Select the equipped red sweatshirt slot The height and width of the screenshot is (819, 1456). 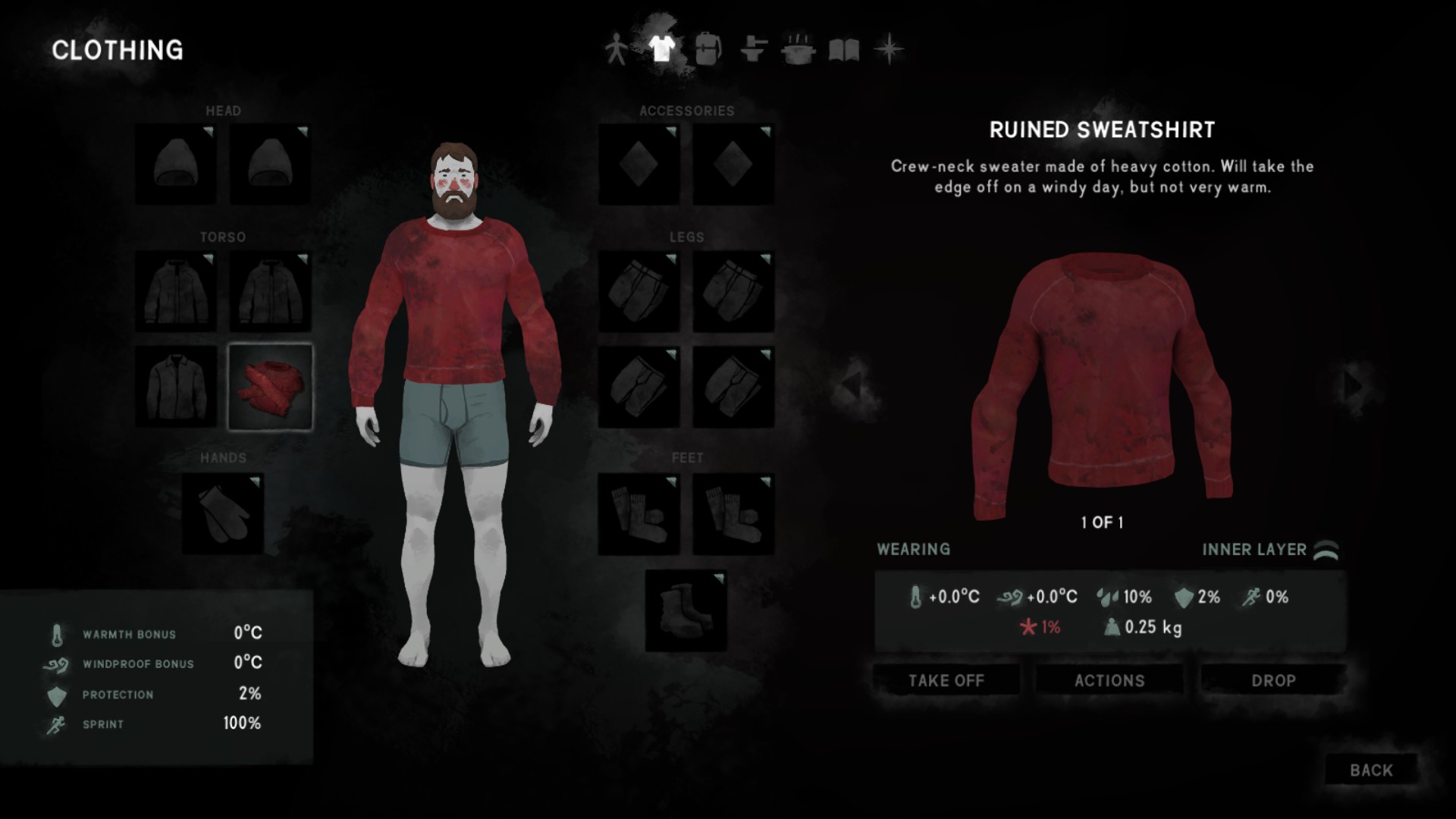click(270, 387)
